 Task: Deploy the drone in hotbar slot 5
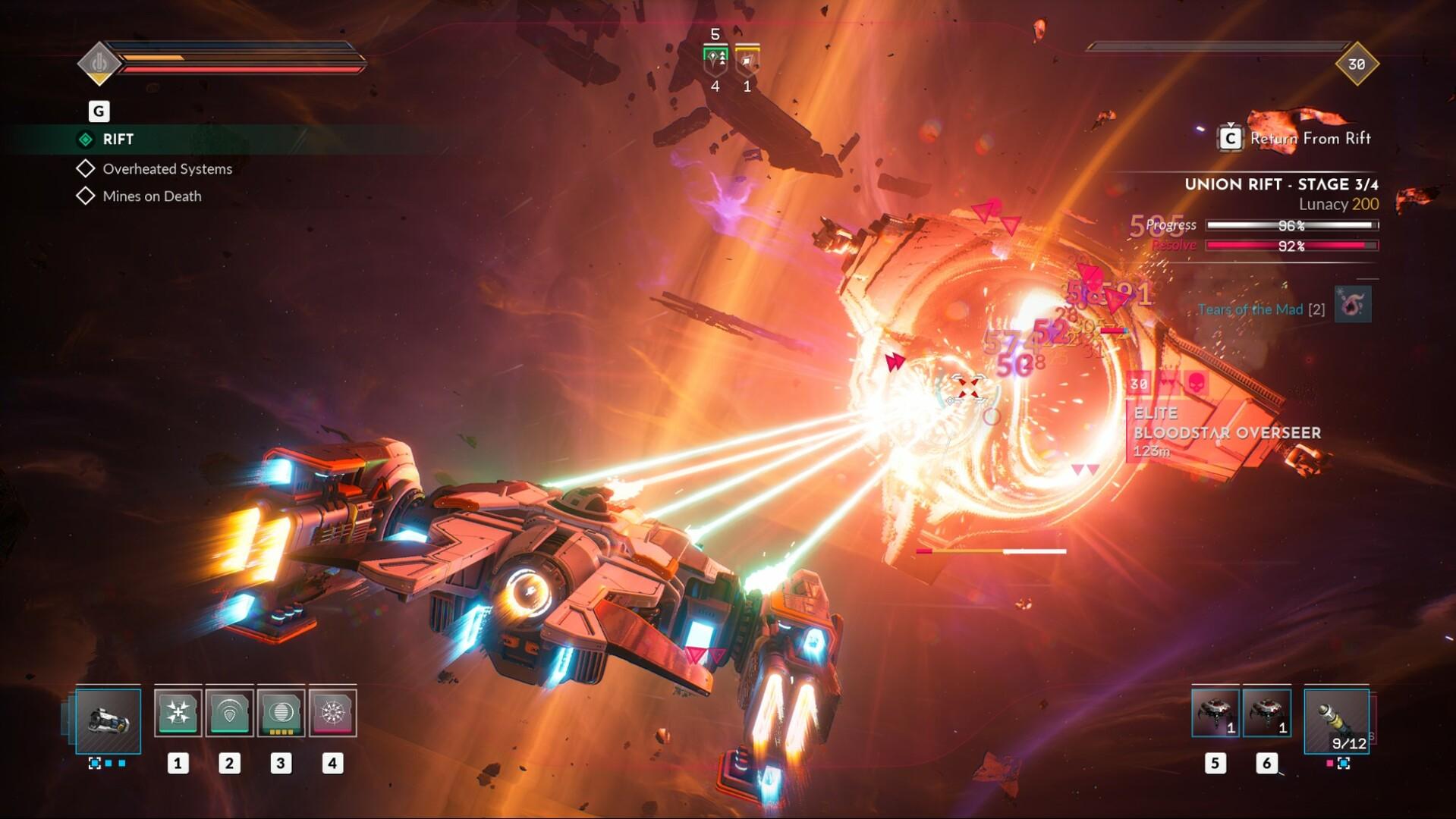1215,711
